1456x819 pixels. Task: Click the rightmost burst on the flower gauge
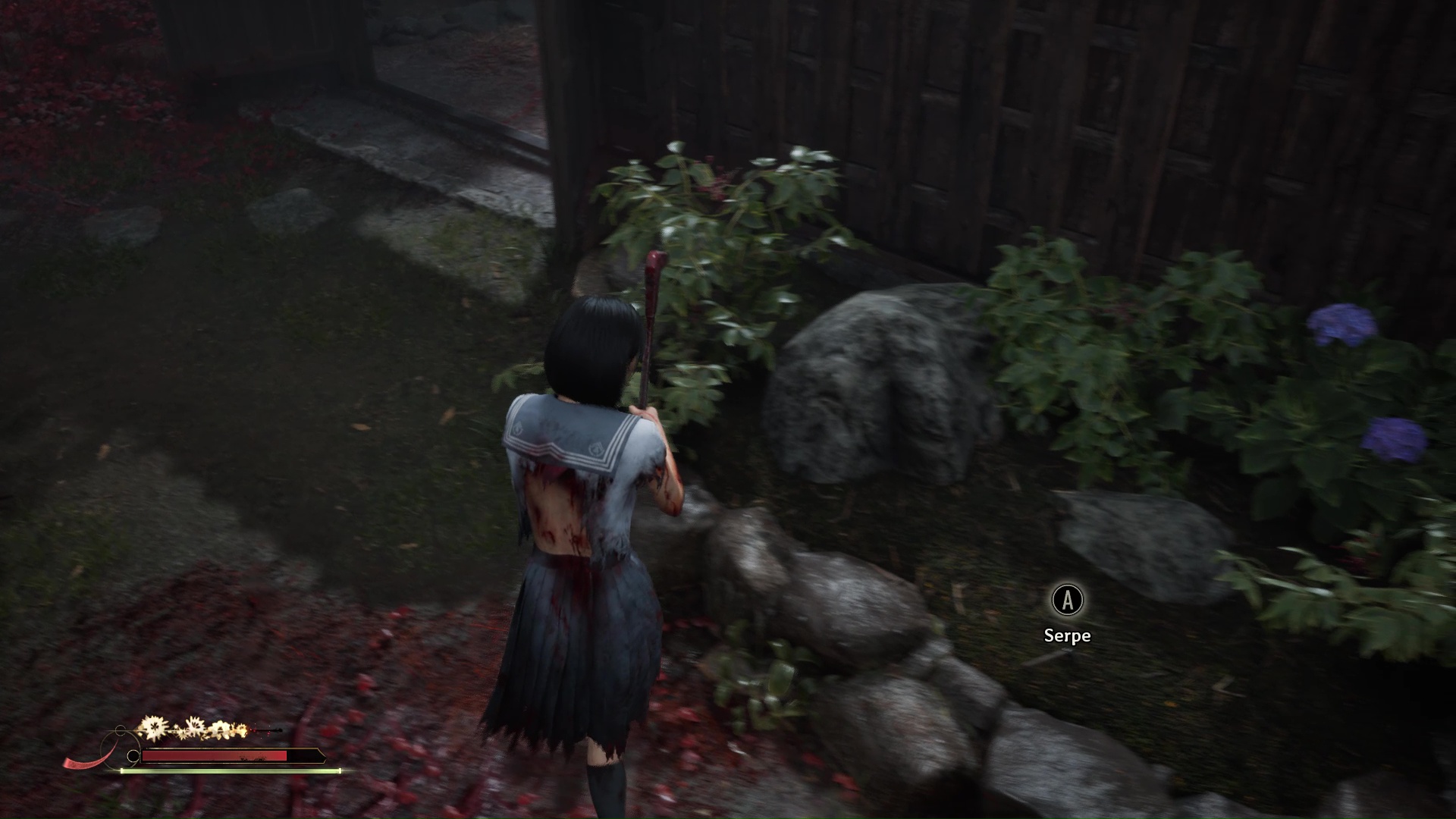pos(240,730)
